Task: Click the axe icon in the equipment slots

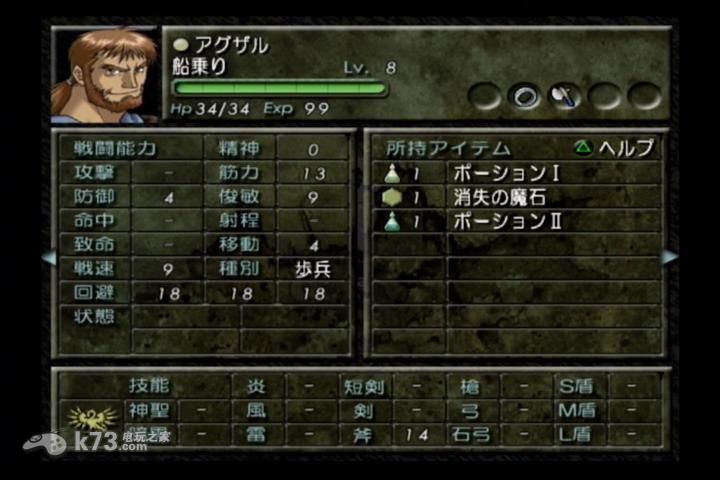Action: 565,96
